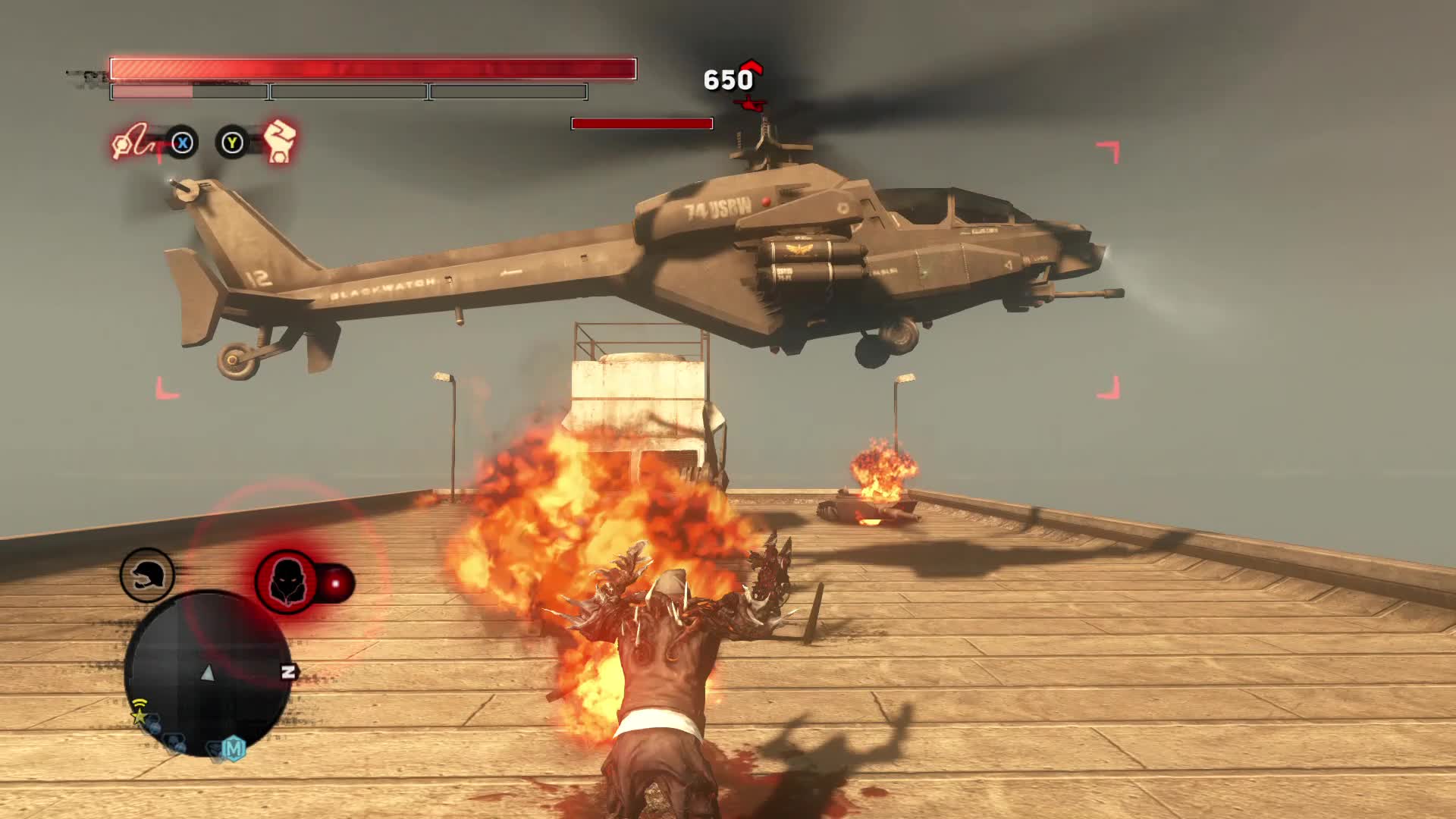Select the yellow star marker on minimap

click(x=139, y=714)
